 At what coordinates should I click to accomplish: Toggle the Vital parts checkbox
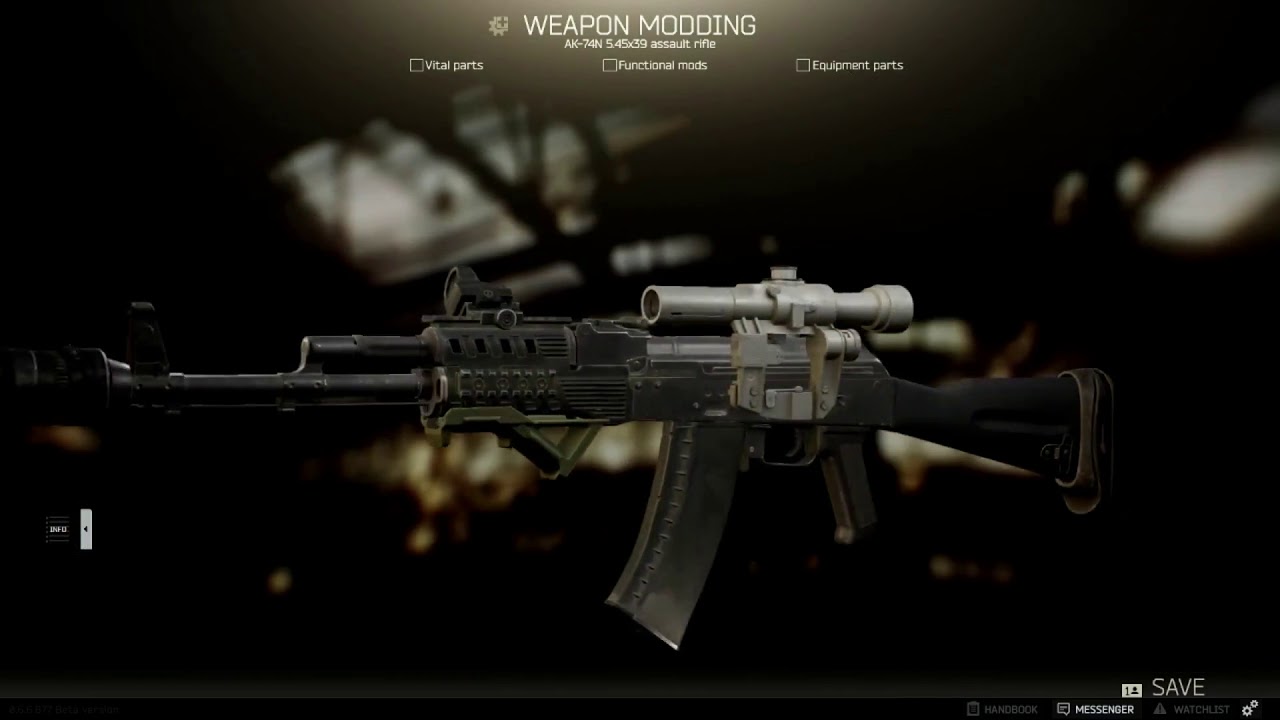click(x=417, y=65)
